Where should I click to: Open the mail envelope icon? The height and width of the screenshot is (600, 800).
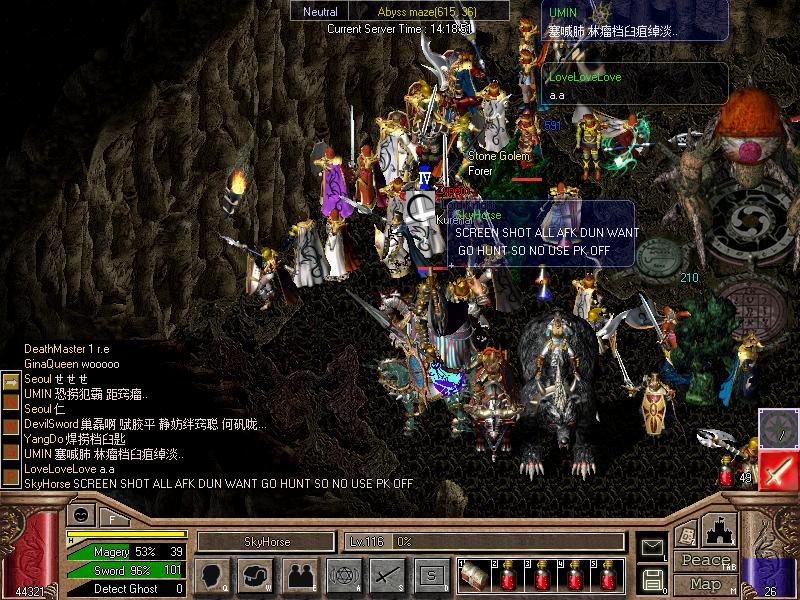pos(652,547)
